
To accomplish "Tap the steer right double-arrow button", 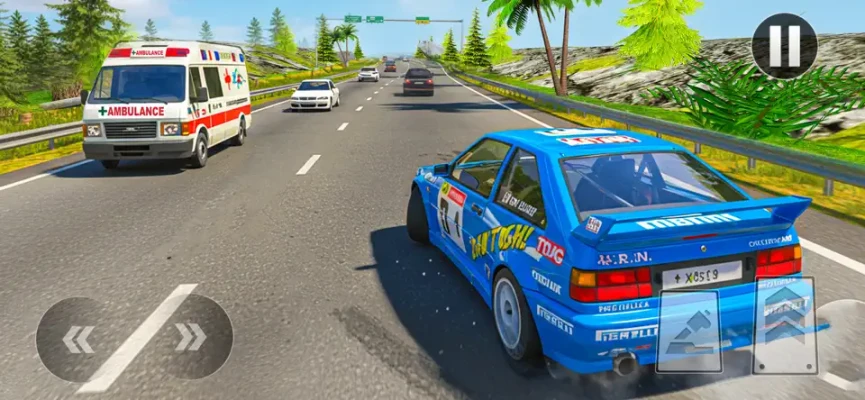I will pos(190,338).
